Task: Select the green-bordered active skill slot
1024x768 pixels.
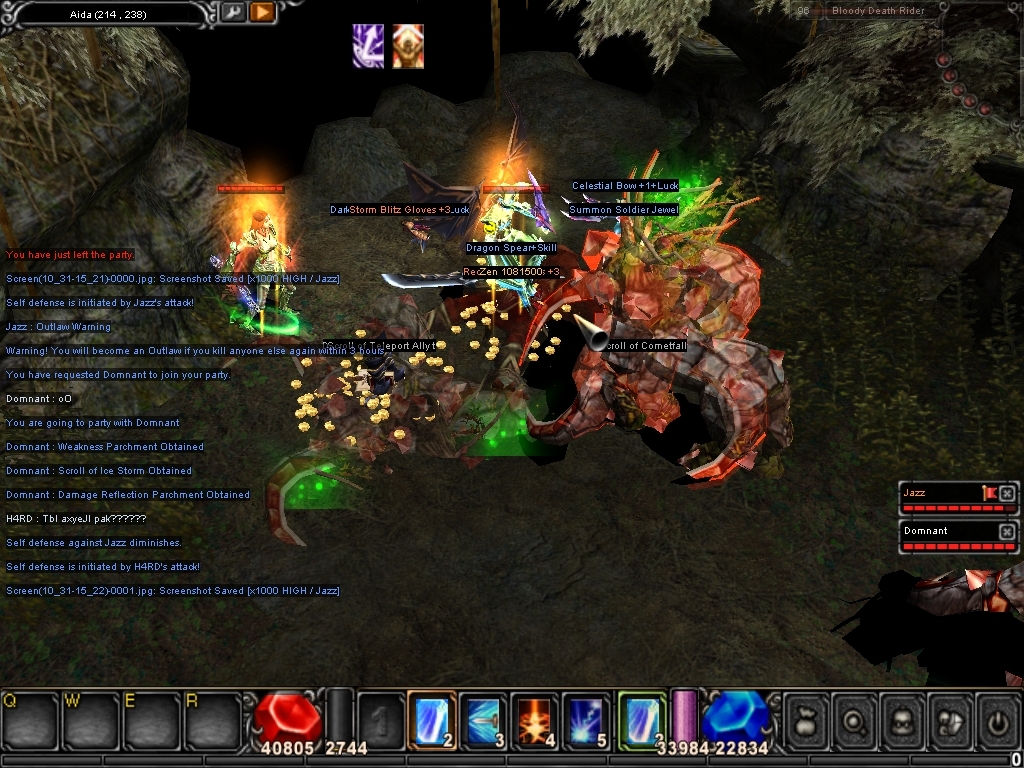Action: [641, 719]
